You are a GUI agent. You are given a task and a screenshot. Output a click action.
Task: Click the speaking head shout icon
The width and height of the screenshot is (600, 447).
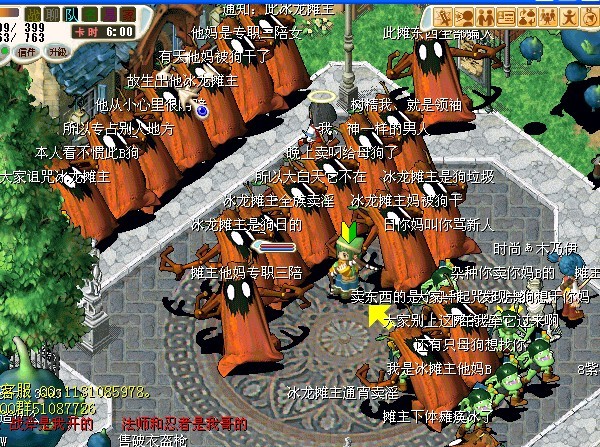point(461,17)
